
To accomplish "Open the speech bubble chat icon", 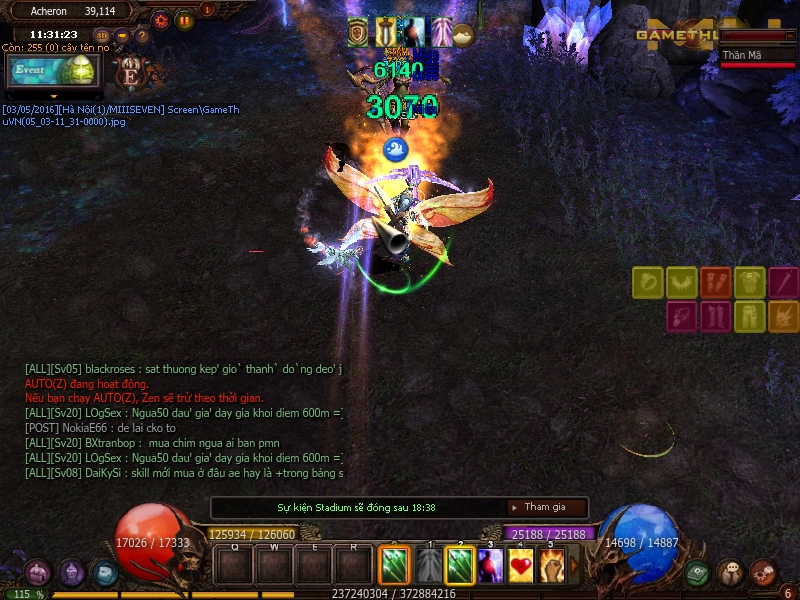I will (x=730, y=573).
